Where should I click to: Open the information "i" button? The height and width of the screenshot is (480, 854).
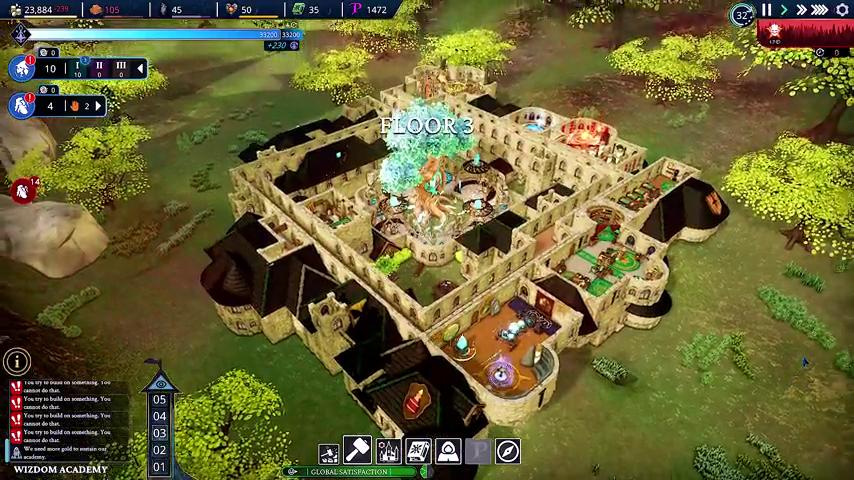(x=16, y=362)
